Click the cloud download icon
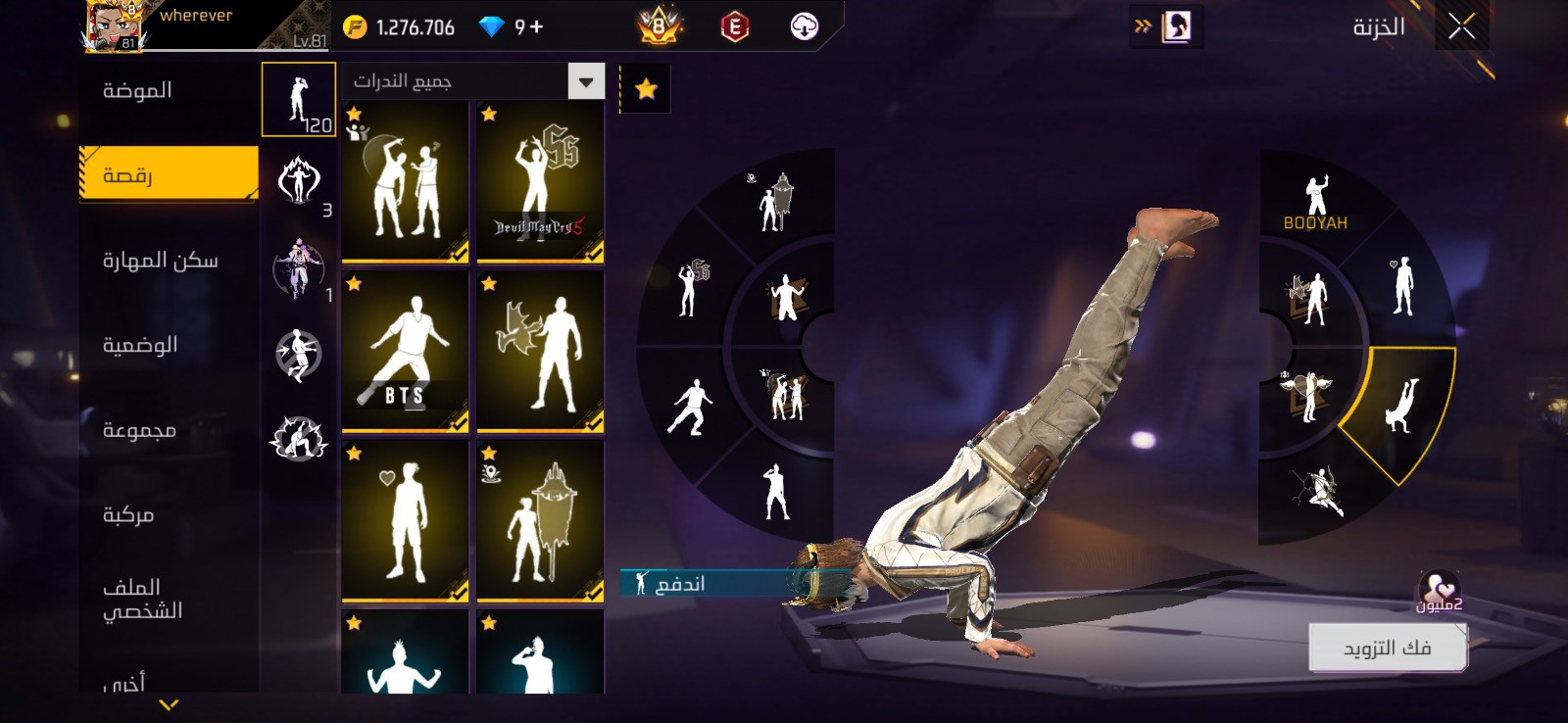The width and height of the screenshot is (1568, 723). click(x=804, y=26)
